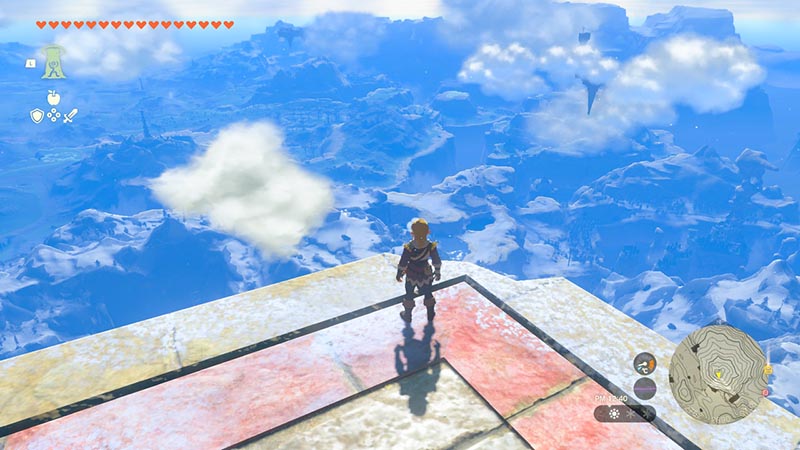
Task: Click the yellow marker on minimap edge
Action: [x=766, y=369]
